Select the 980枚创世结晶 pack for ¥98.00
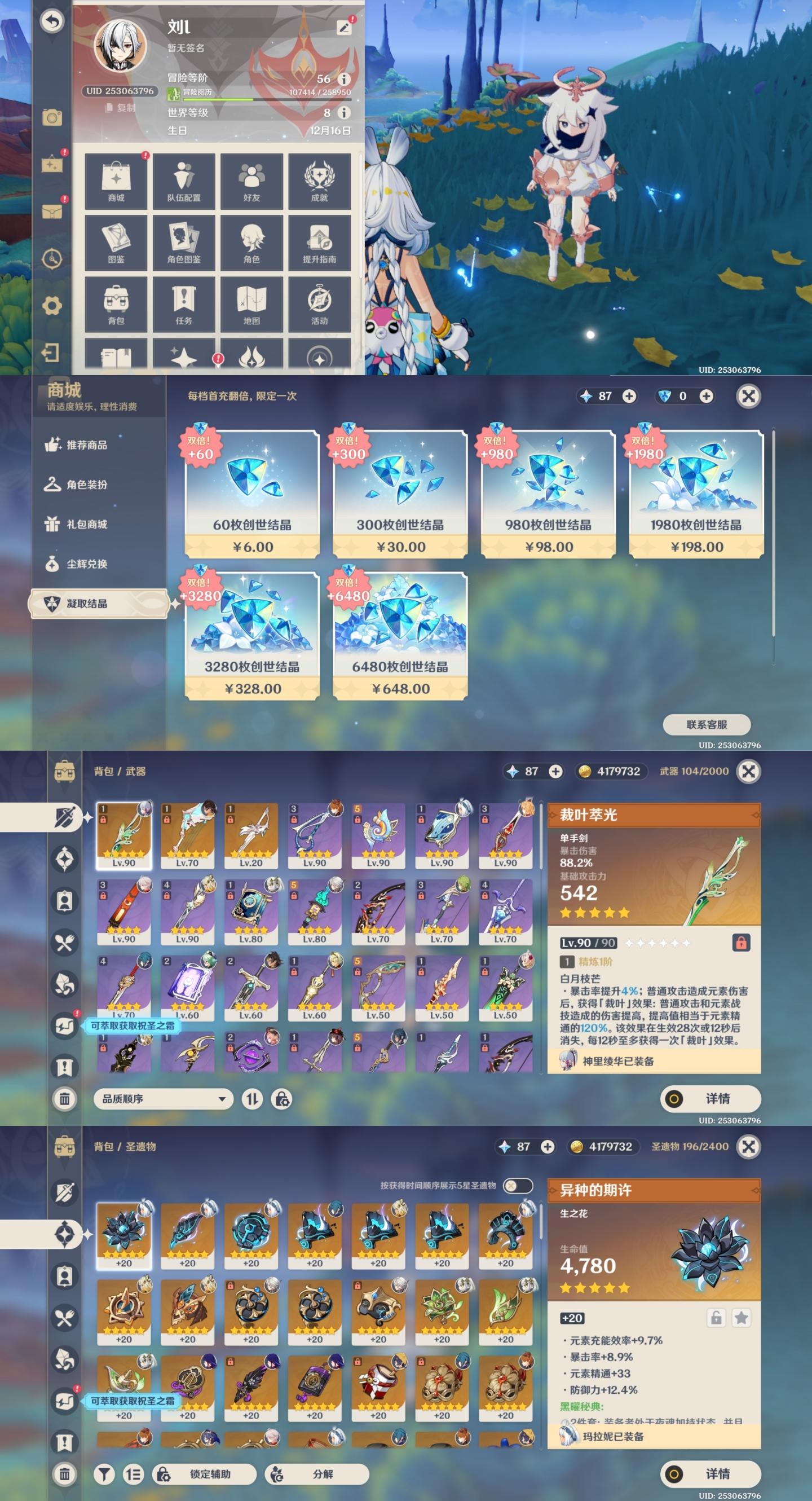Screen dimensions: 812x1501 coord(548,494)
